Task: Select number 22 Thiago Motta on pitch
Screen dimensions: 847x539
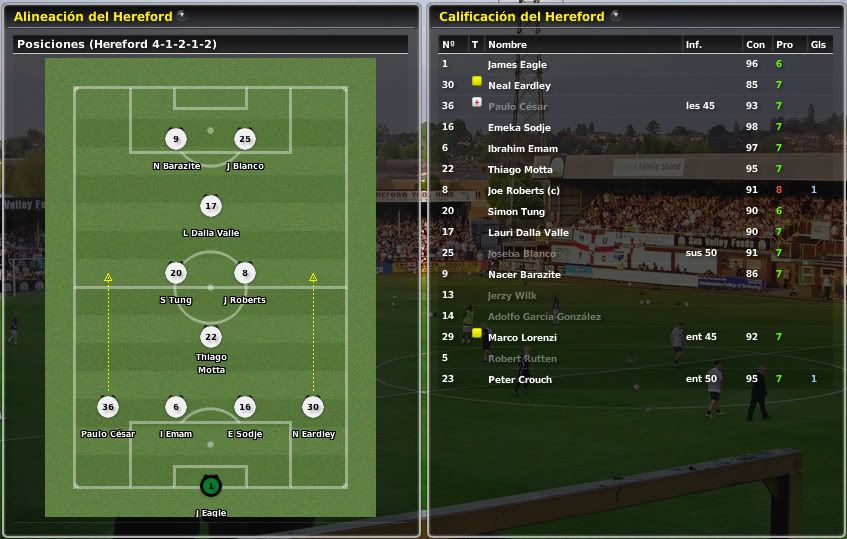Action: click(210, 337)
